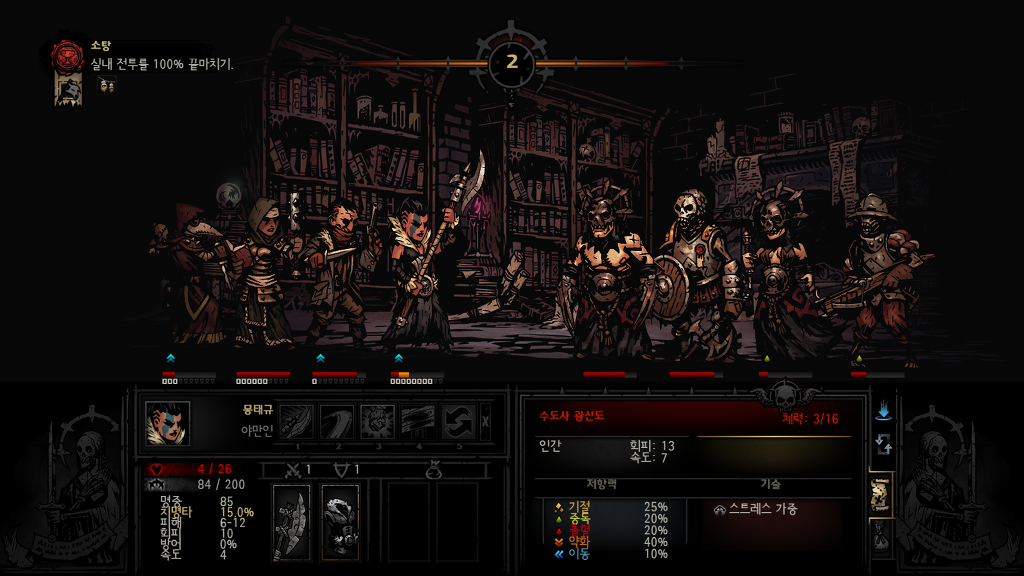This screenshot has width=1024, height=576.
Task: Click the swap arrows icon beside enemy panel
Action: click(x=883, y=444)
